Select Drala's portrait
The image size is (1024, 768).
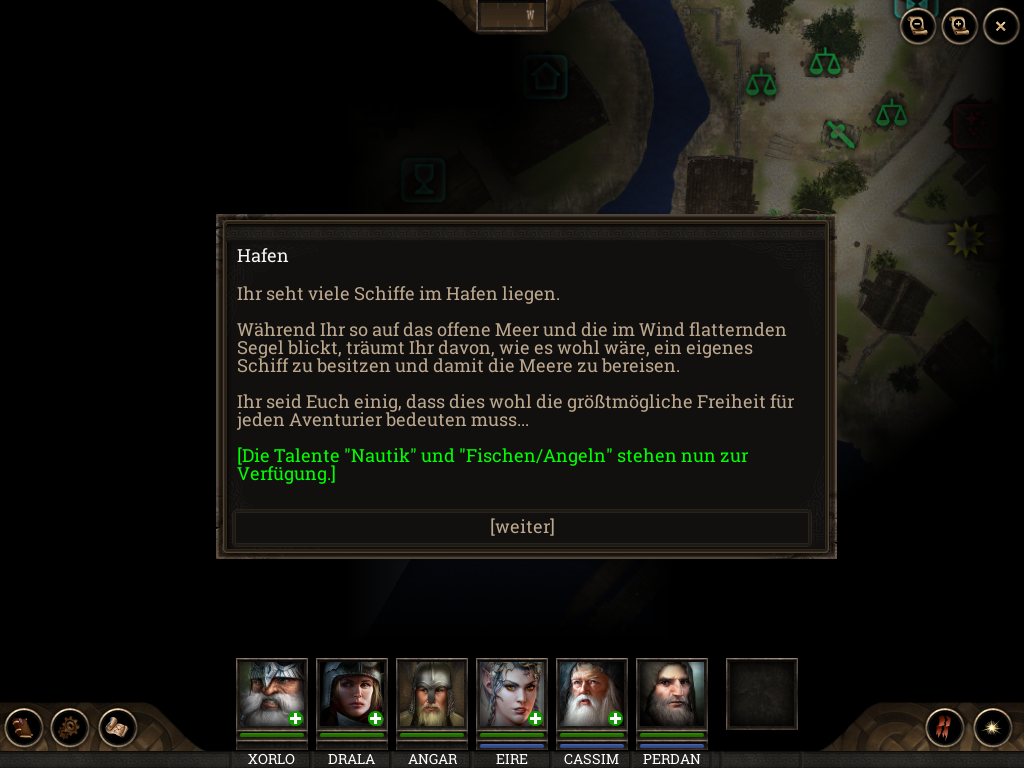[351, 694]
